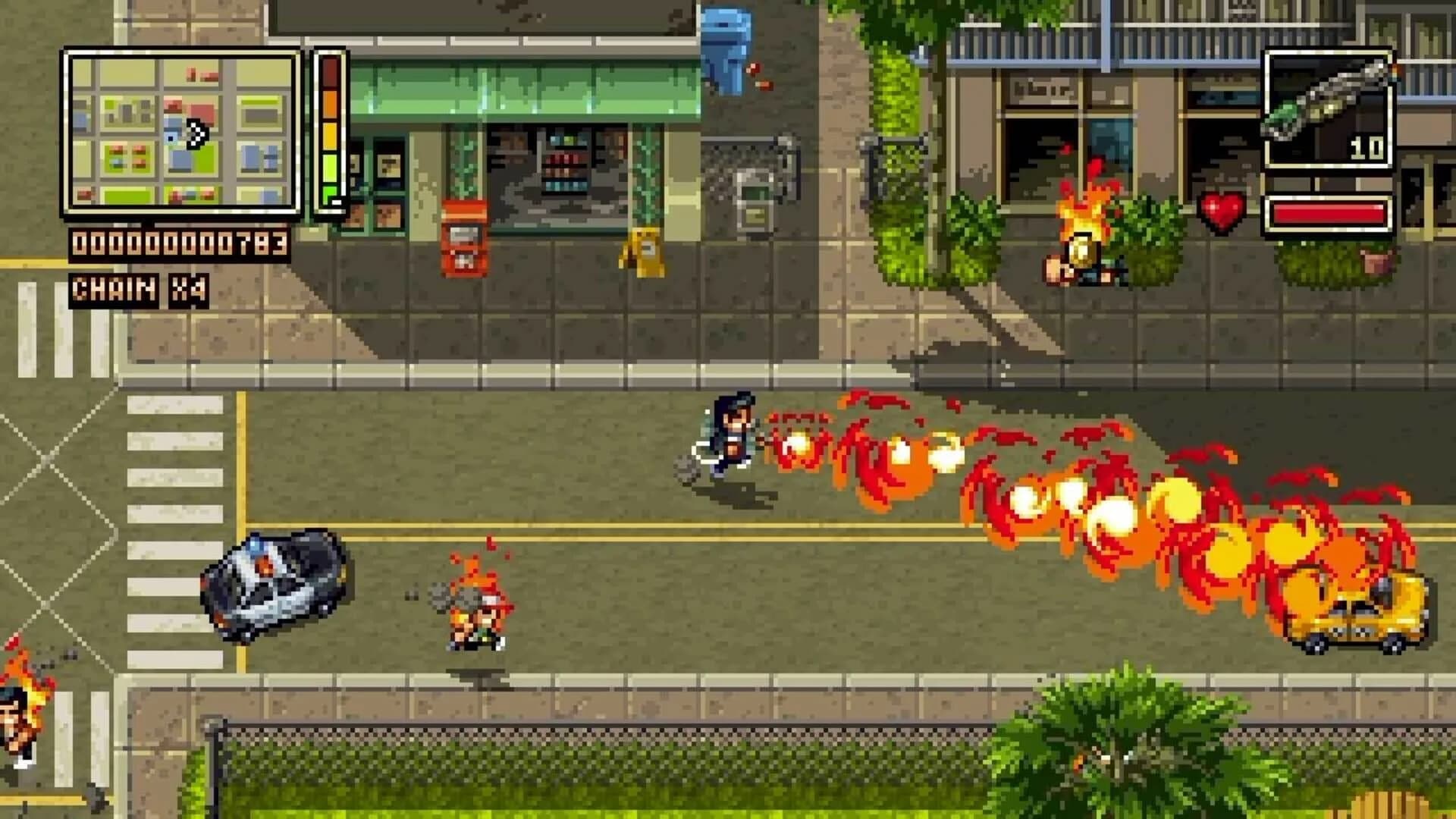The width and height of the screenshot is (1456, 819).
Task: Click the vertical heat meter beside the minimap
Action: pyautogui.click(x=330, y=133)
